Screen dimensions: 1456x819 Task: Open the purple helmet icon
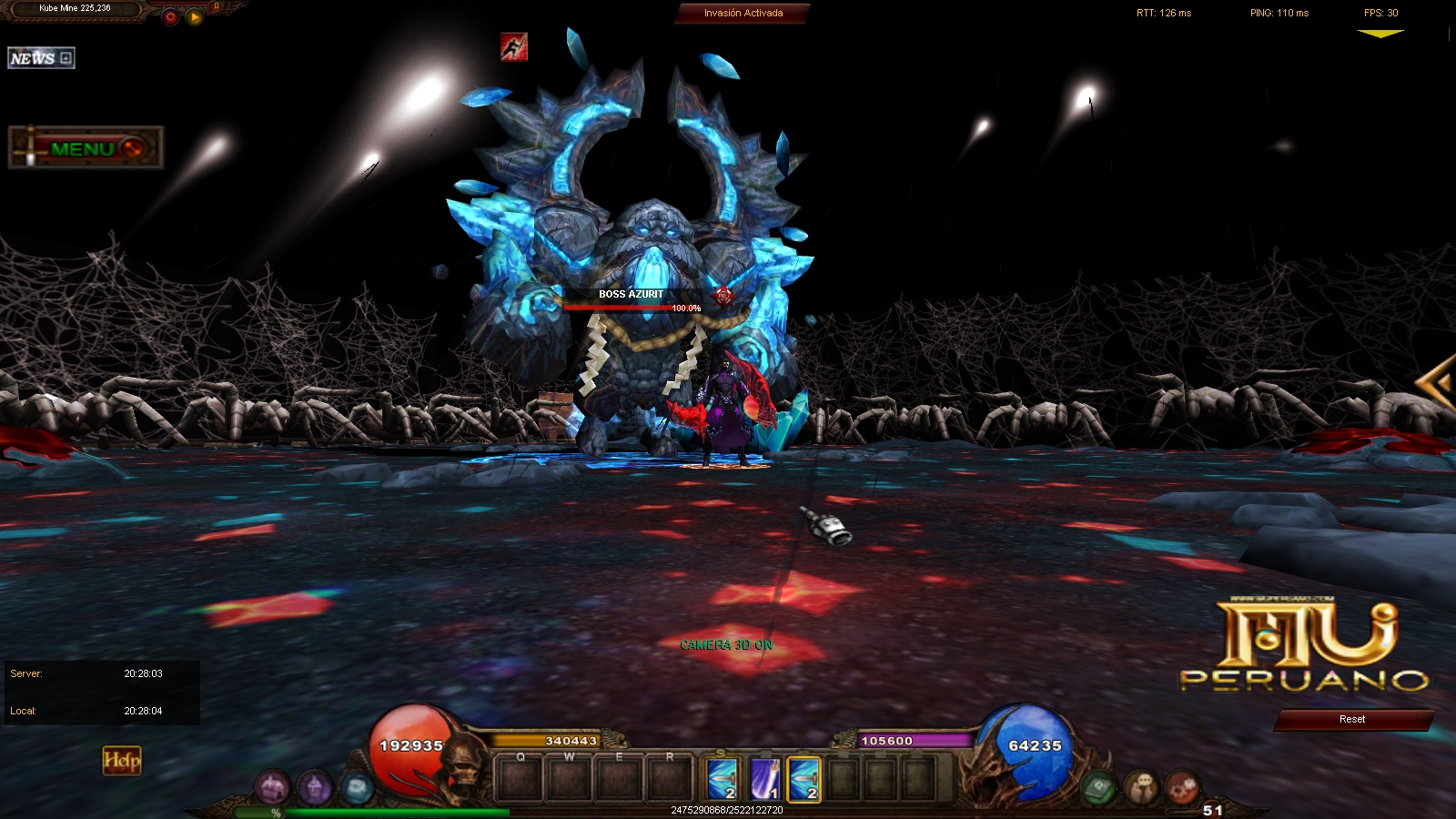315,787
